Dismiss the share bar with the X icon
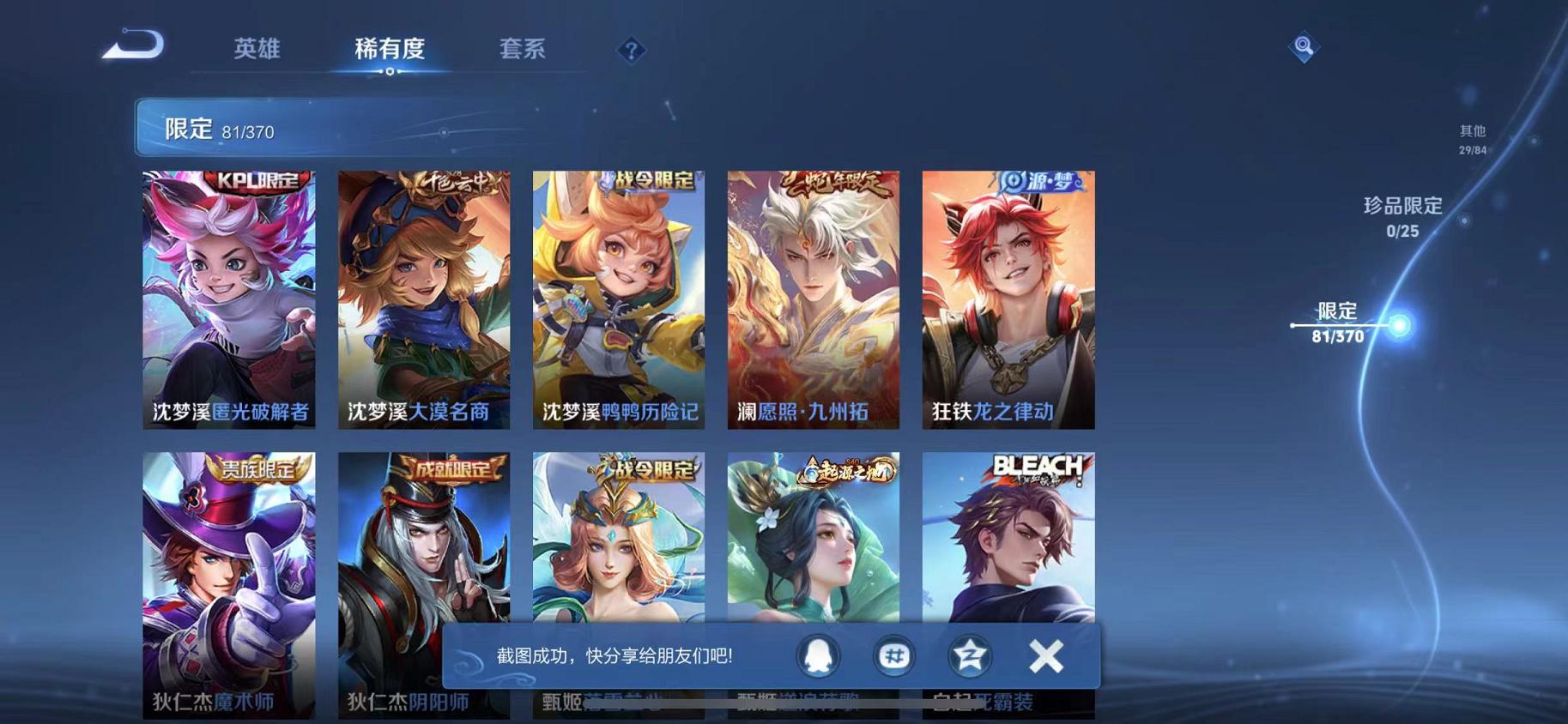The height and width of the screenshot is (724, 1568). click(x=1045, y=655)
